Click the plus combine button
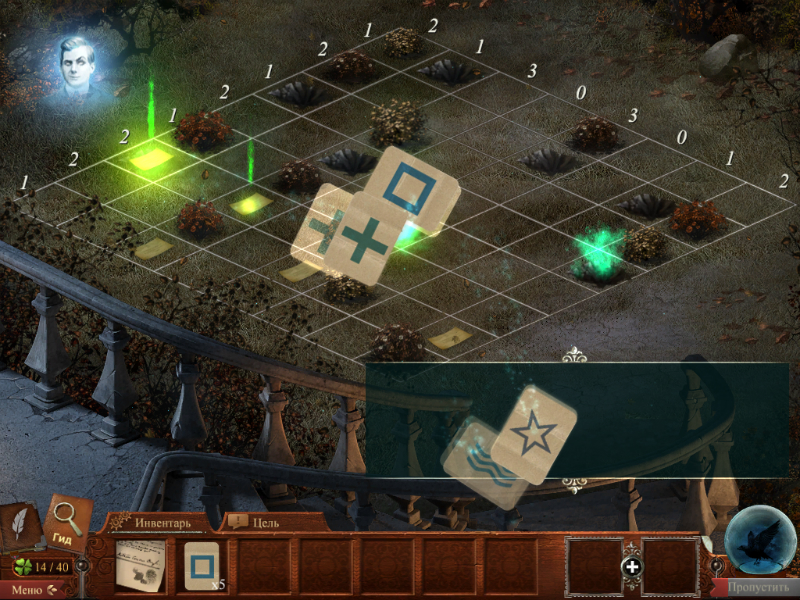This screenshot has width=800, height=600. point(632,568)
